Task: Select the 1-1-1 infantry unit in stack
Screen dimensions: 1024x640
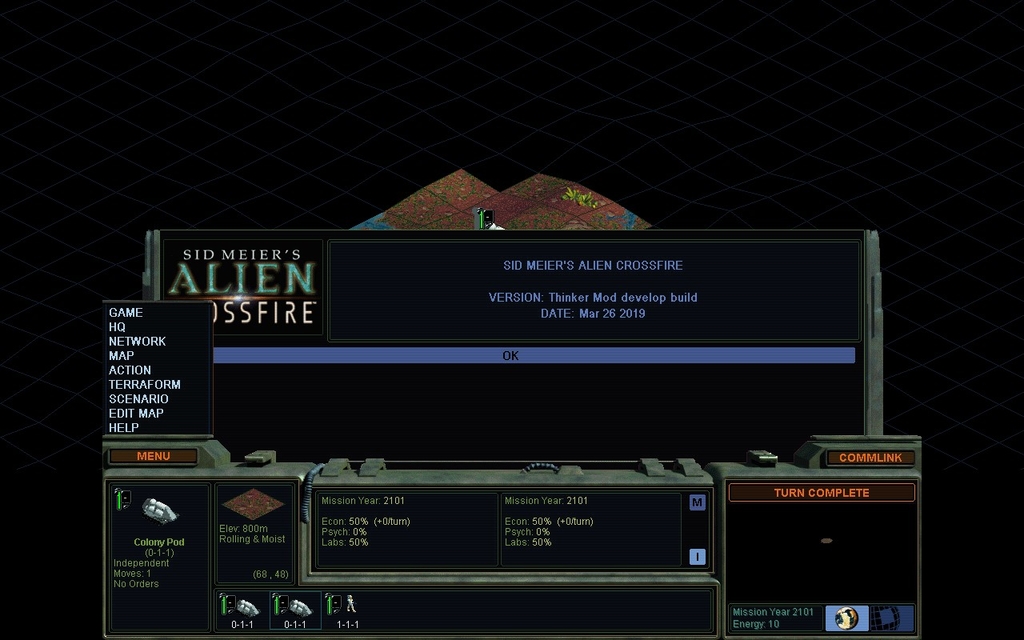Action: pos(347,608)
